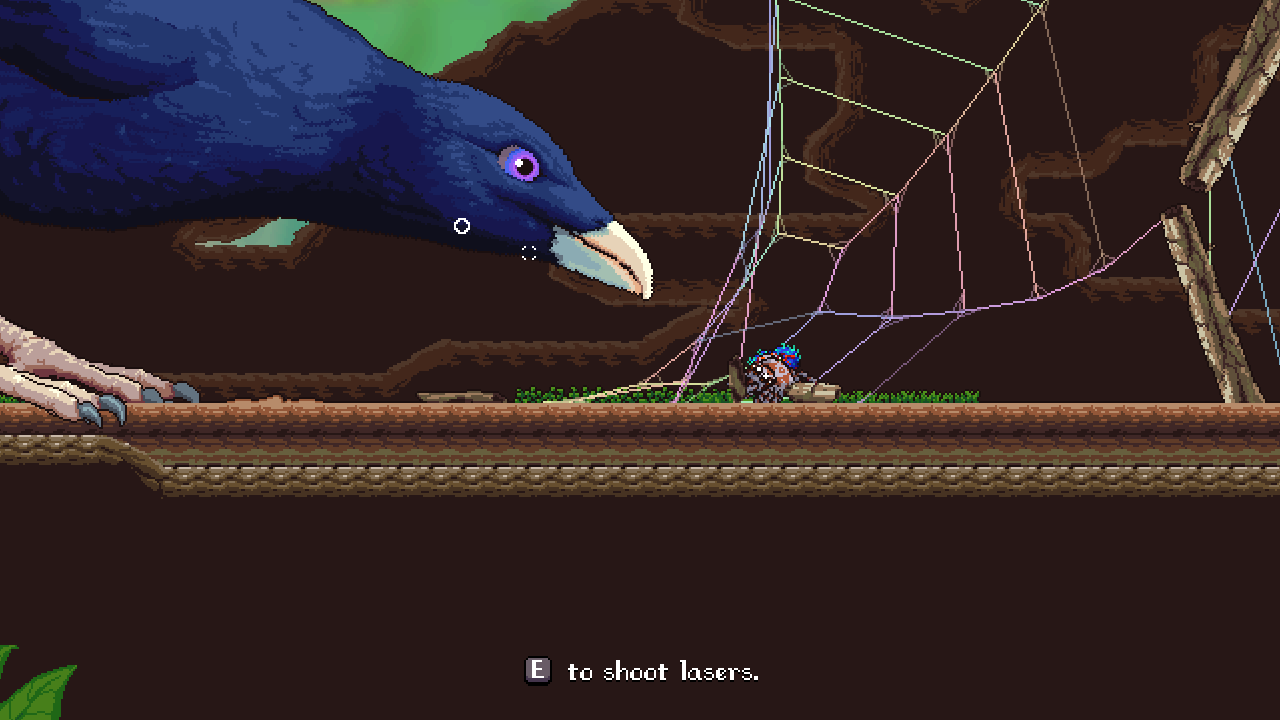Image resolution: width=1280 pixels, height=720 pixels.
Task: Select the broken log beside the character
Action: coord(815,390)
